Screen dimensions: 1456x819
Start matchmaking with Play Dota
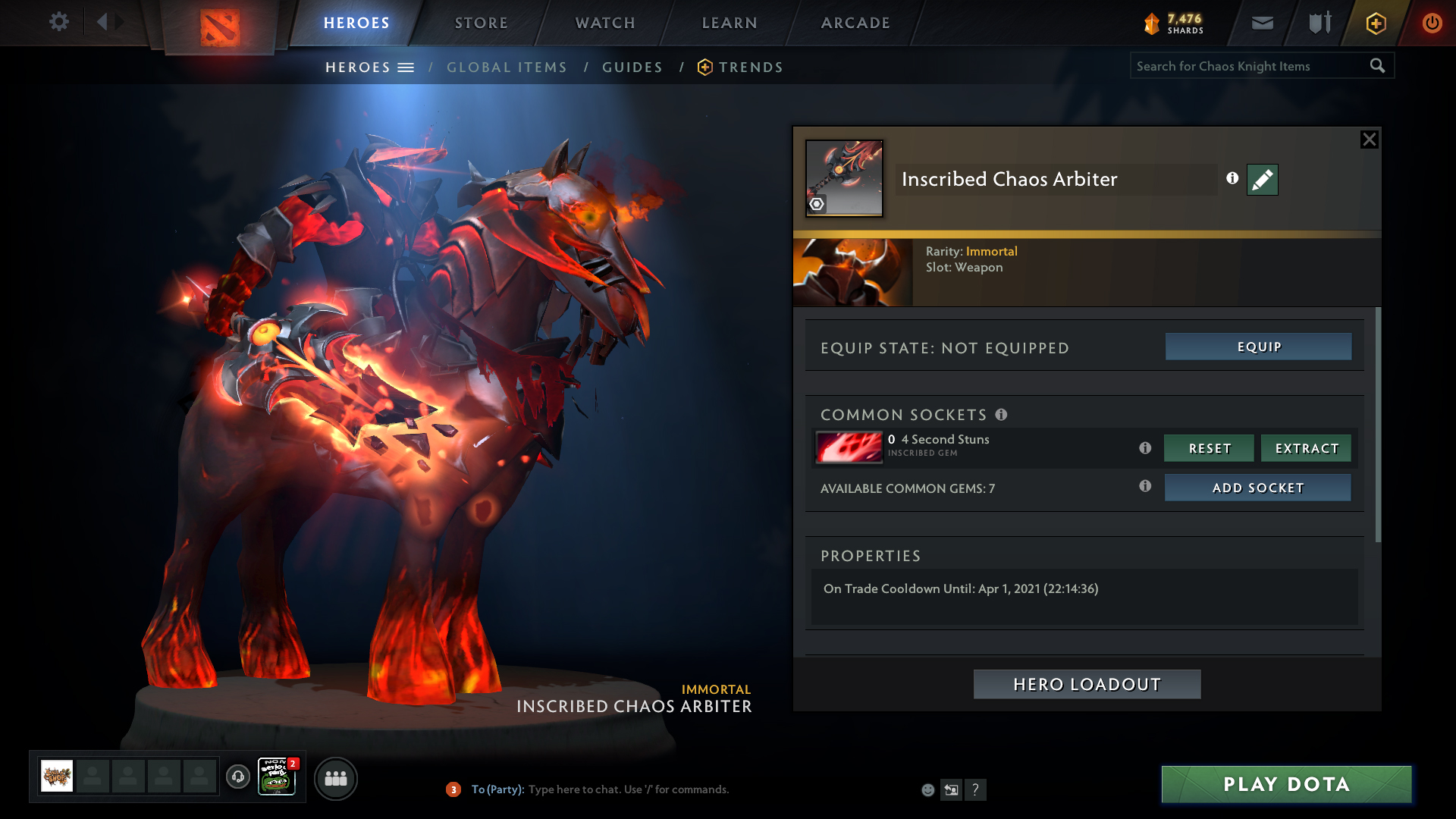pos(1286,784)
